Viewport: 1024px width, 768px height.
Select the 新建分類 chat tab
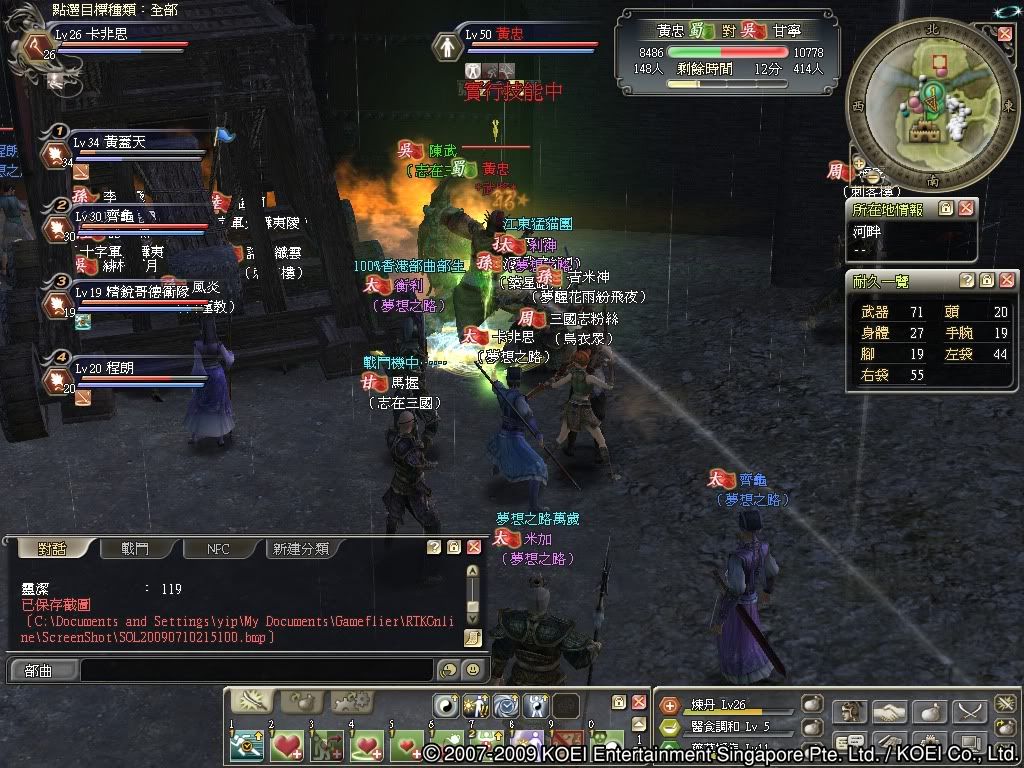point(303,548)
